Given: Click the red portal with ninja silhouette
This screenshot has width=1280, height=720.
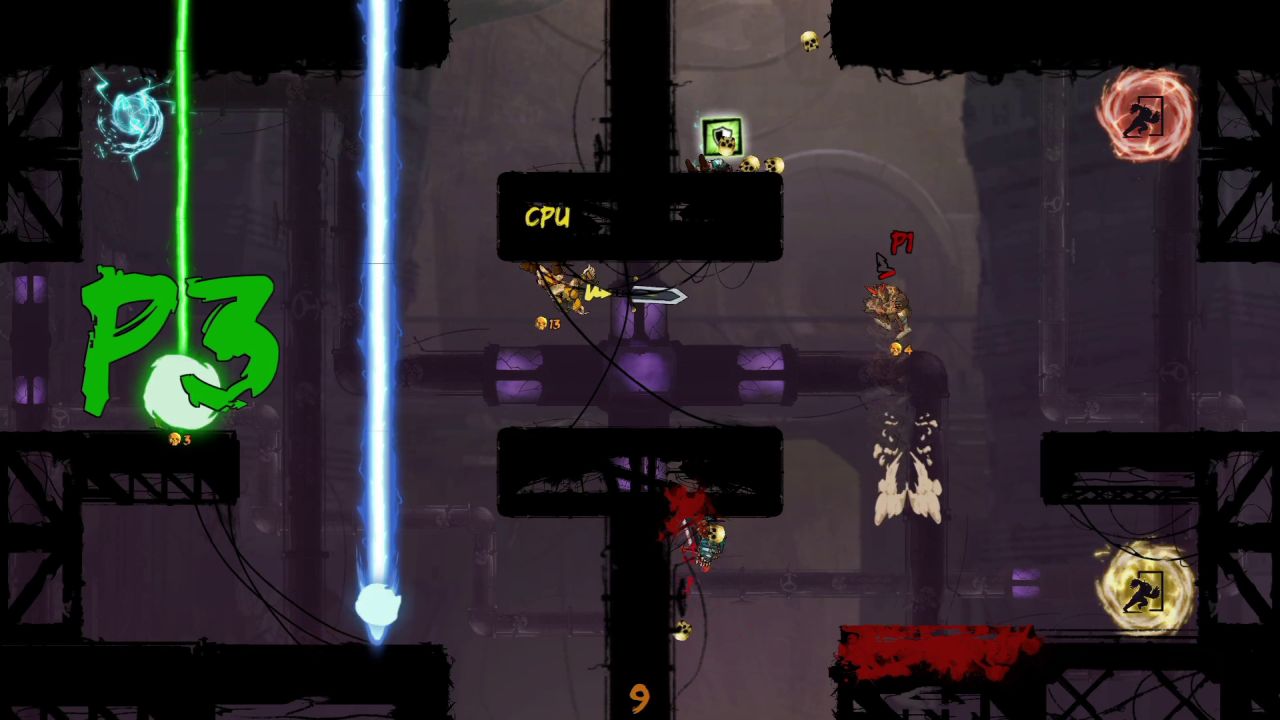Looking at the screenshot, I should tap(1146, 115).
